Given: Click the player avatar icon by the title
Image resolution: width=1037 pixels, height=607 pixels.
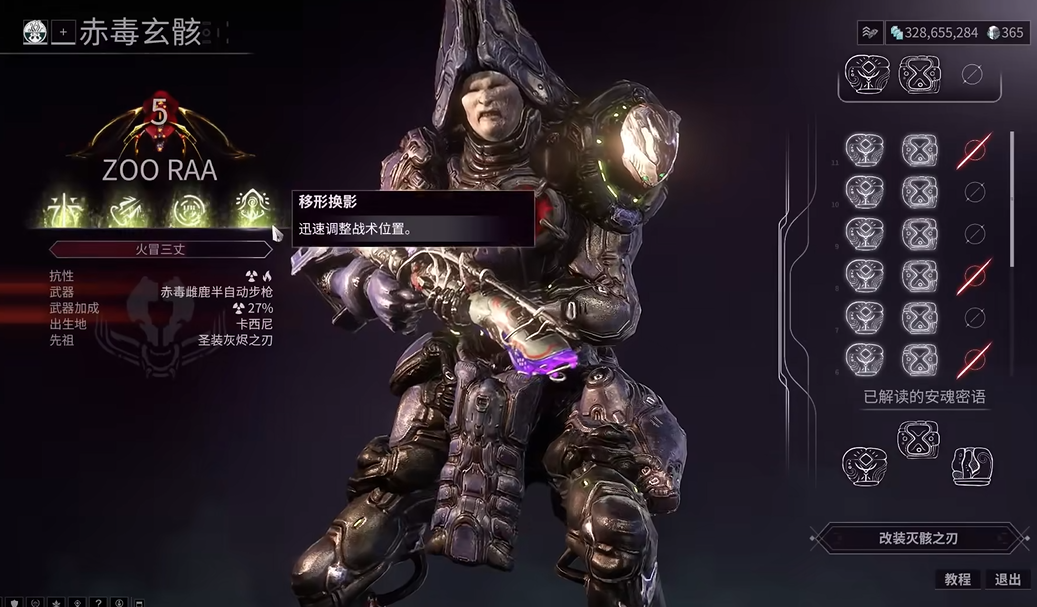Looking at the screenshot, I should point(35,32).
